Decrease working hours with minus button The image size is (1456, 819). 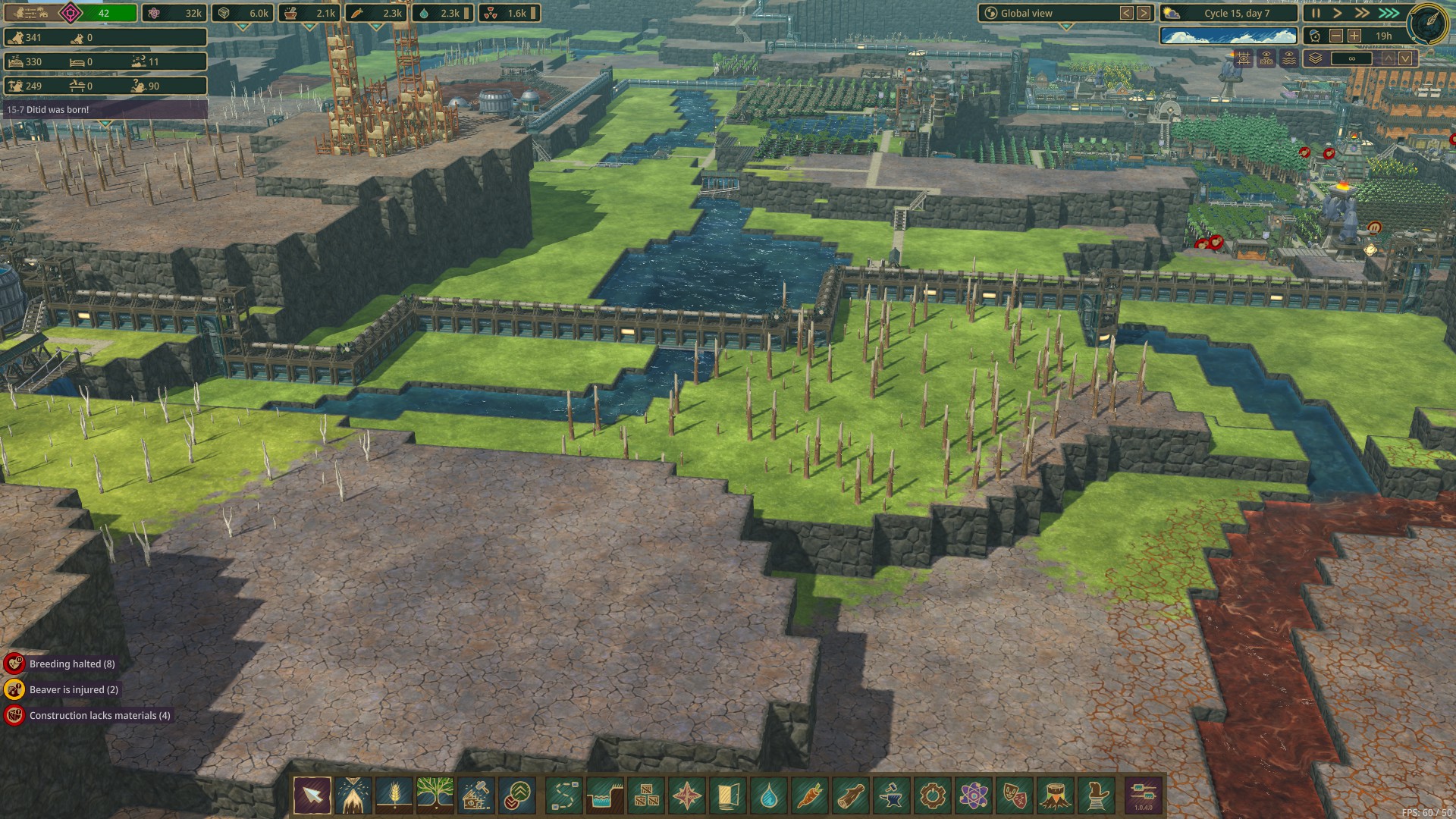click(1336, 36)
